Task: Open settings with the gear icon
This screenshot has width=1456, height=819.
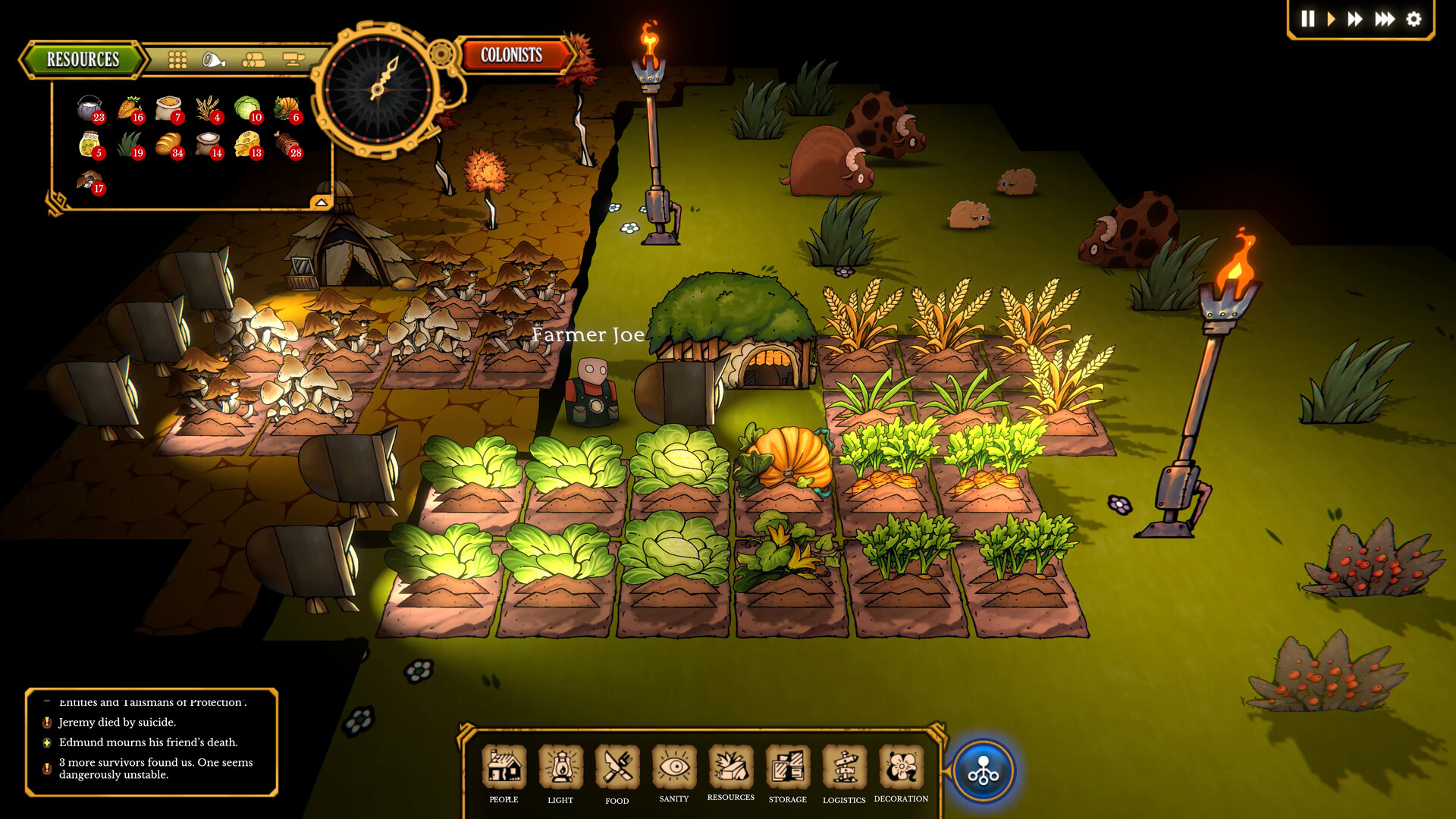Action: pyautogui.click(x=1414, y=19)
